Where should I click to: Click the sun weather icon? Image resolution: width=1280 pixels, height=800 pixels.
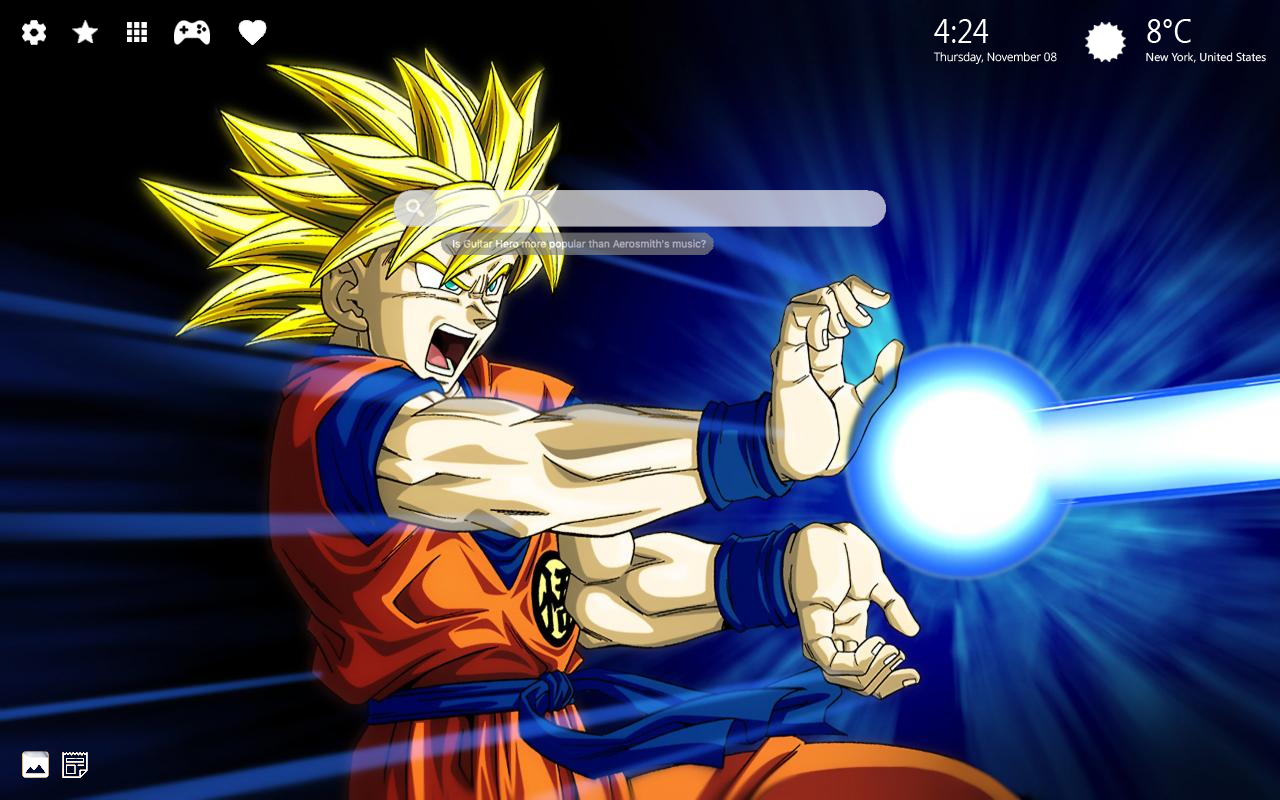(x=1106, y=41)
